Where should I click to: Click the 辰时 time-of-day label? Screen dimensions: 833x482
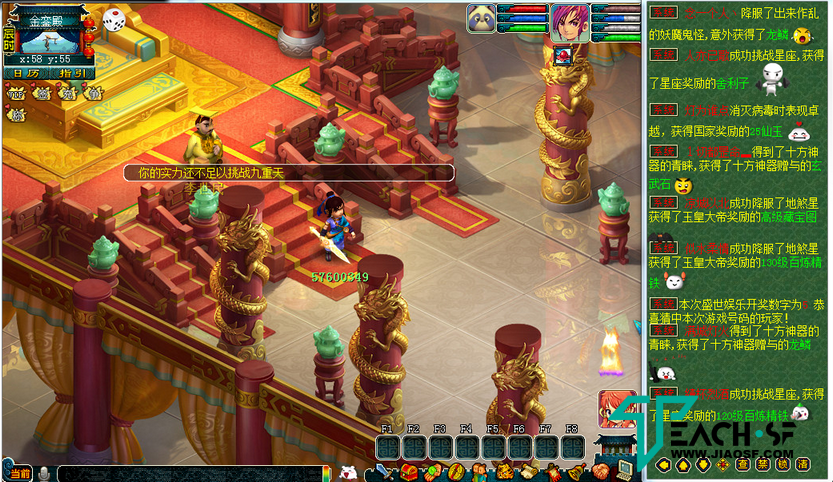pyautogui.click(x=9, y=40)
